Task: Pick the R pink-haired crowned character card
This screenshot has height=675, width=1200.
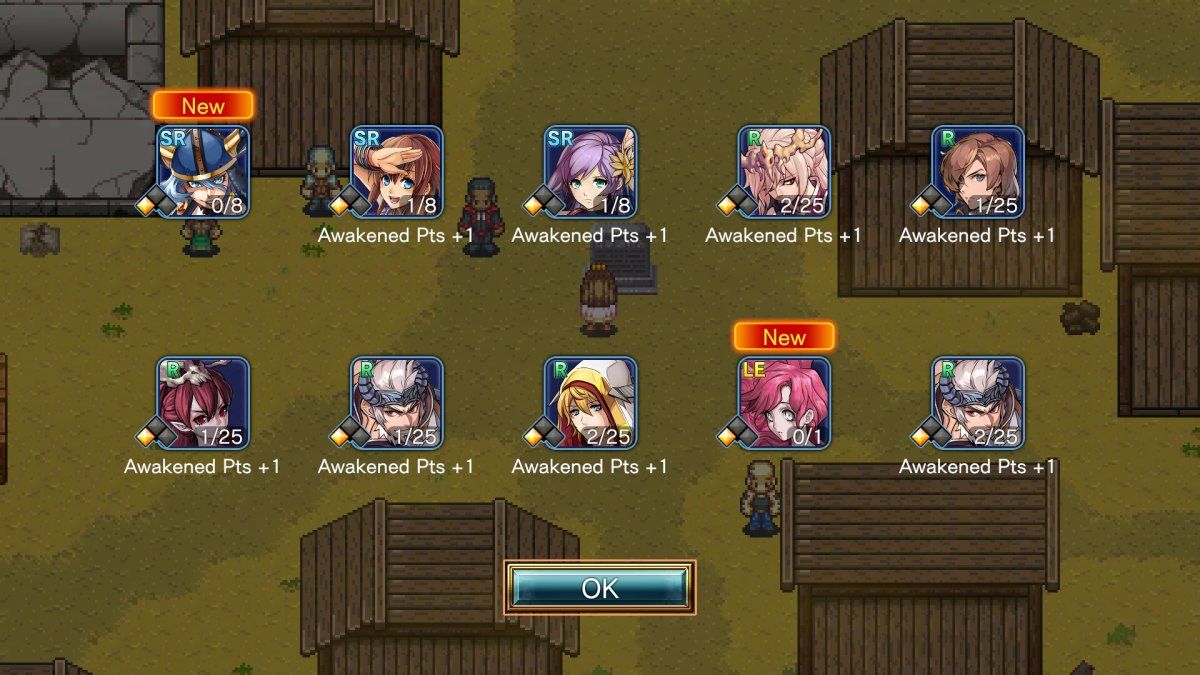Action: [784, 171]
